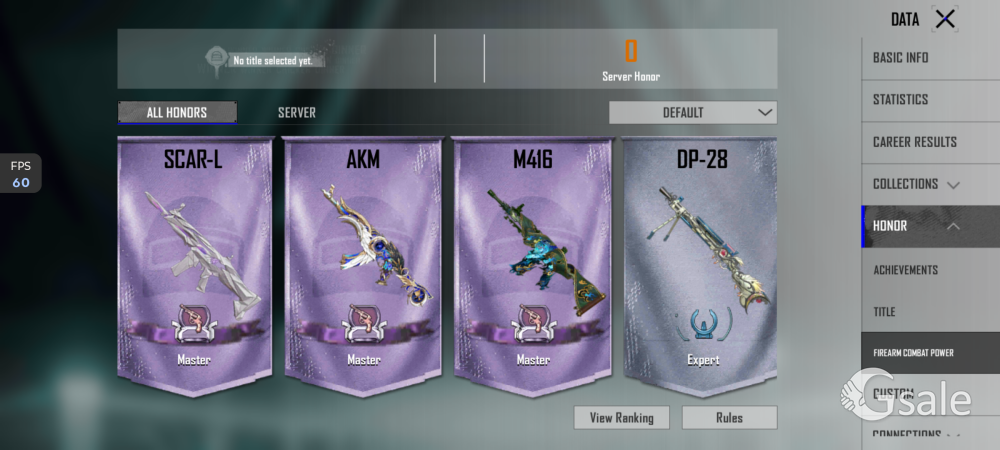Go to the Statistics section
This screenshot has width=1000, height=450.
(930, 100)
